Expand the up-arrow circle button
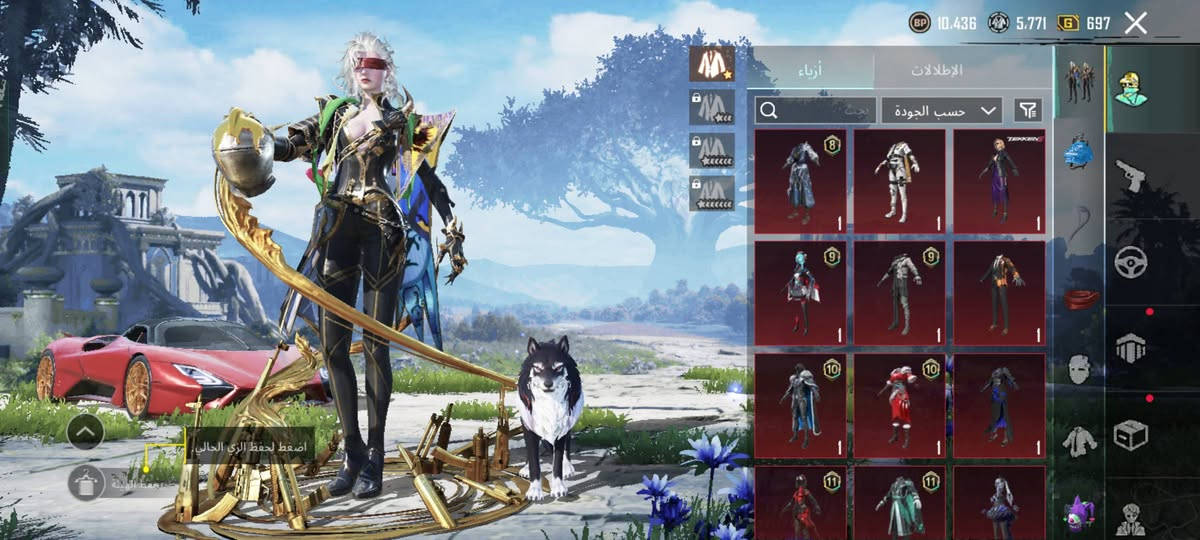 point(85,431)
